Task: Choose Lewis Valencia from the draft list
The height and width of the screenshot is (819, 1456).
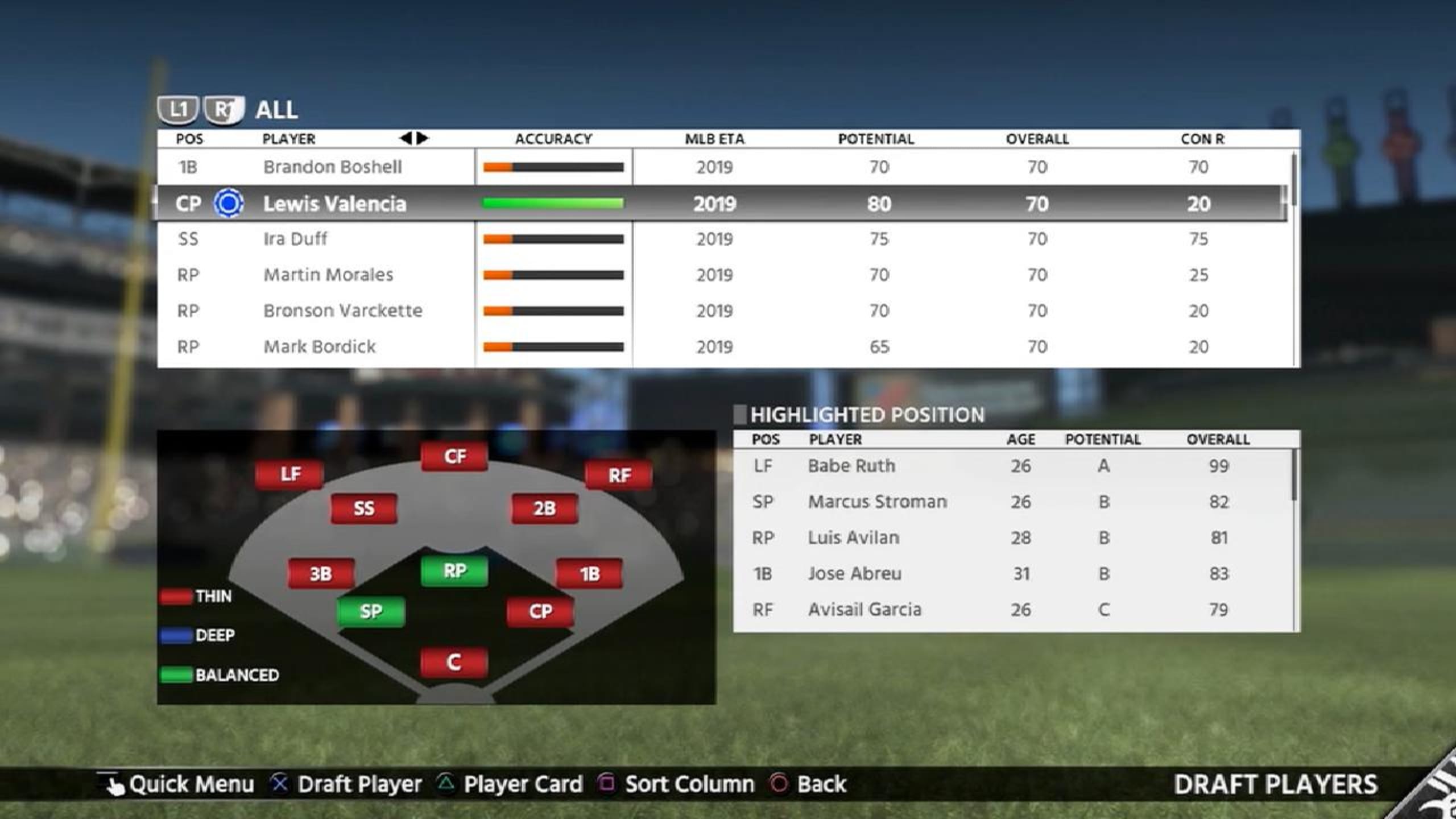Action: tap(334, 204)
